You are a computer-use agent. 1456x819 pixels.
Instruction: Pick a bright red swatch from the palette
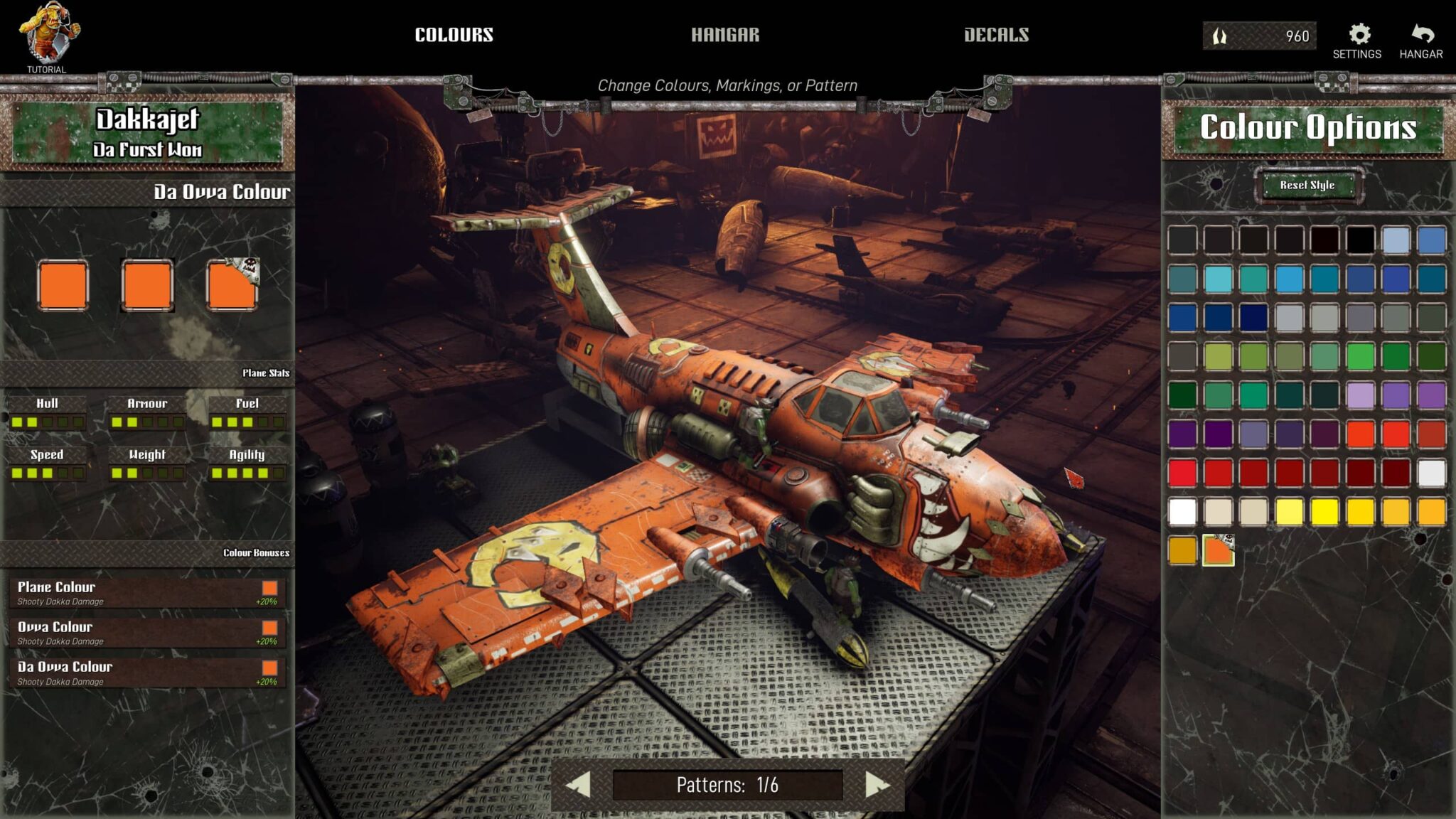coord(1183,474)
